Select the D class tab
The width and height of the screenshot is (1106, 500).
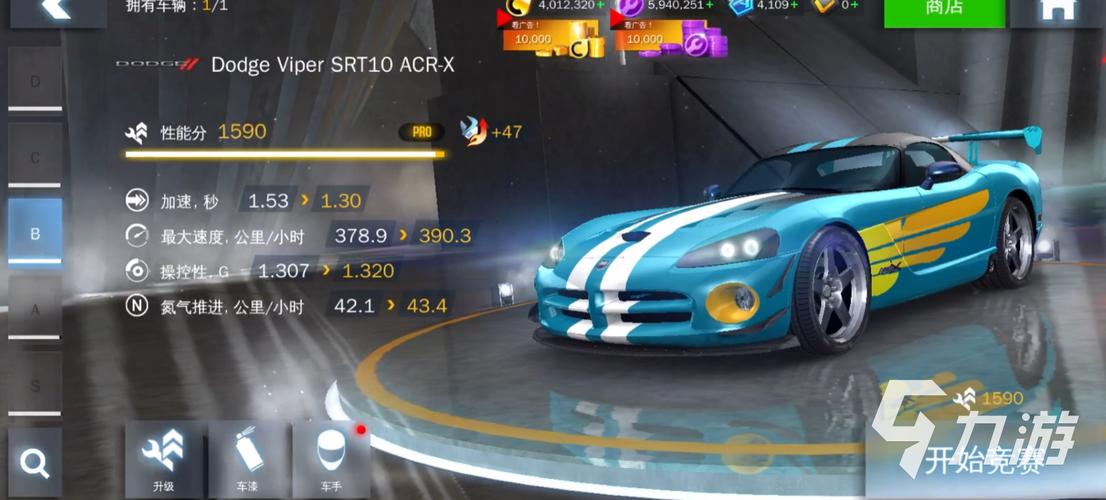tap(35, 81)
